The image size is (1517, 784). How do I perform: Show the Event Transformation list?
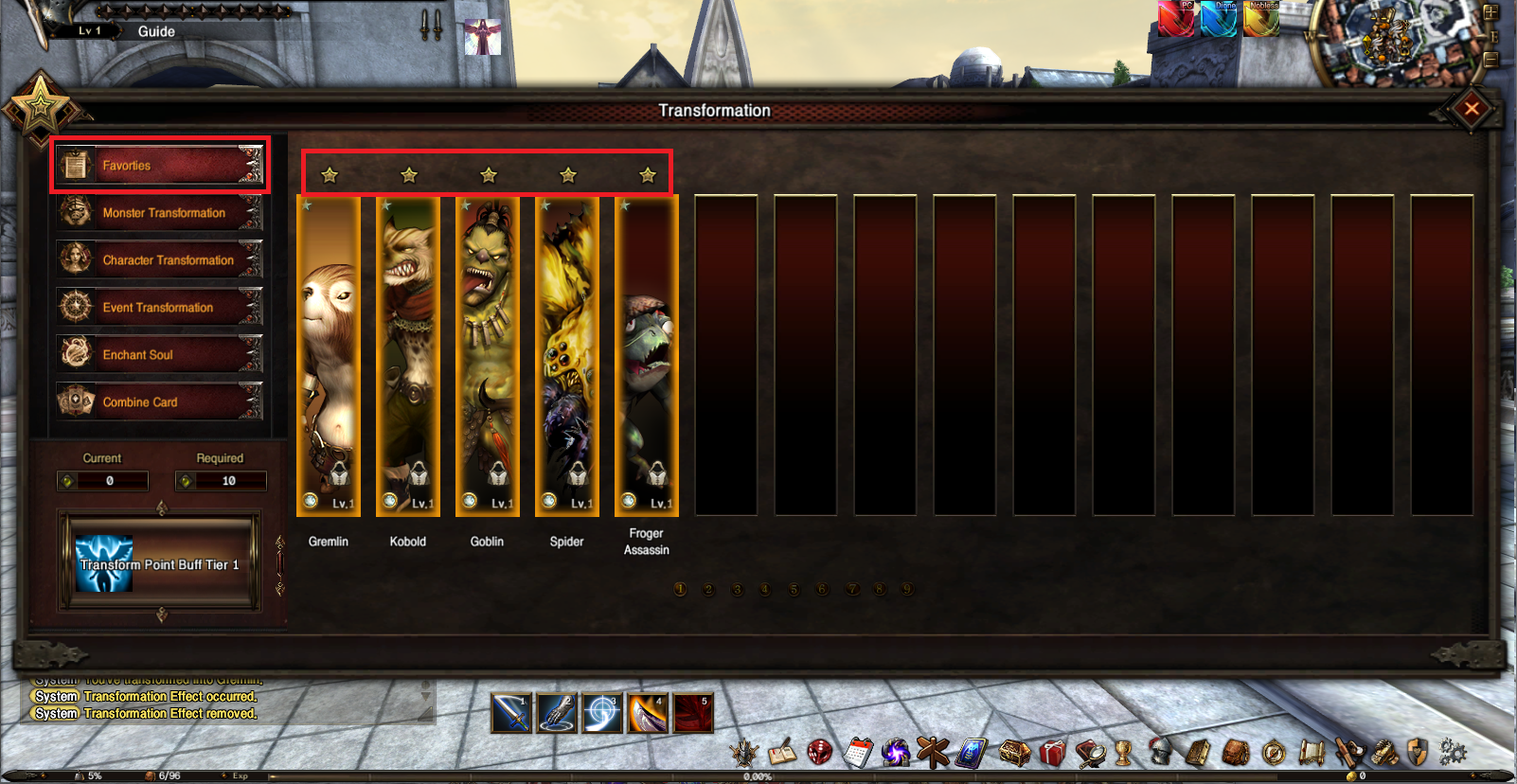click(x=159, y=308)
